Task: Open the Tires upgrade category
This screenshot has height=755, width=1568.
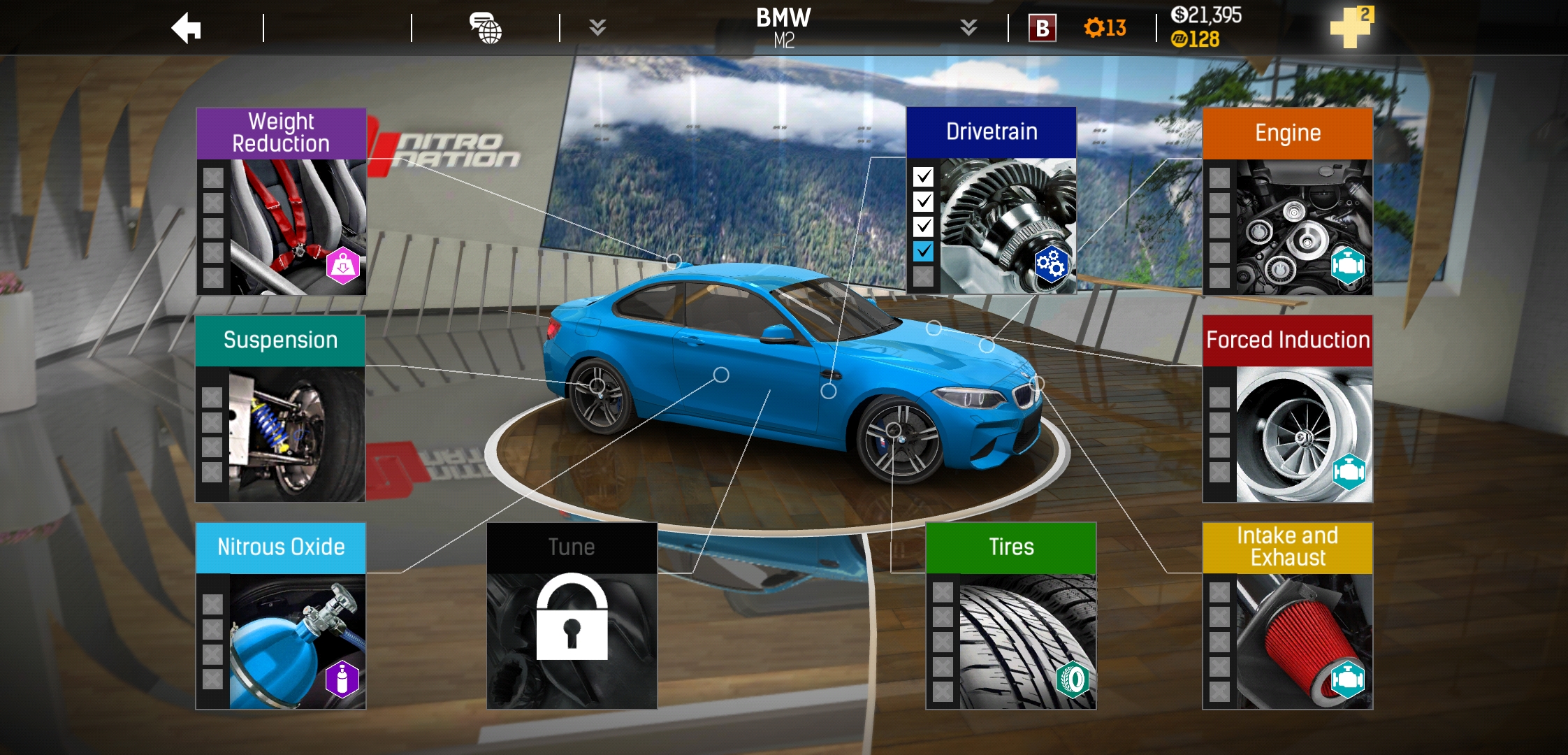Action: point(1010,616)
